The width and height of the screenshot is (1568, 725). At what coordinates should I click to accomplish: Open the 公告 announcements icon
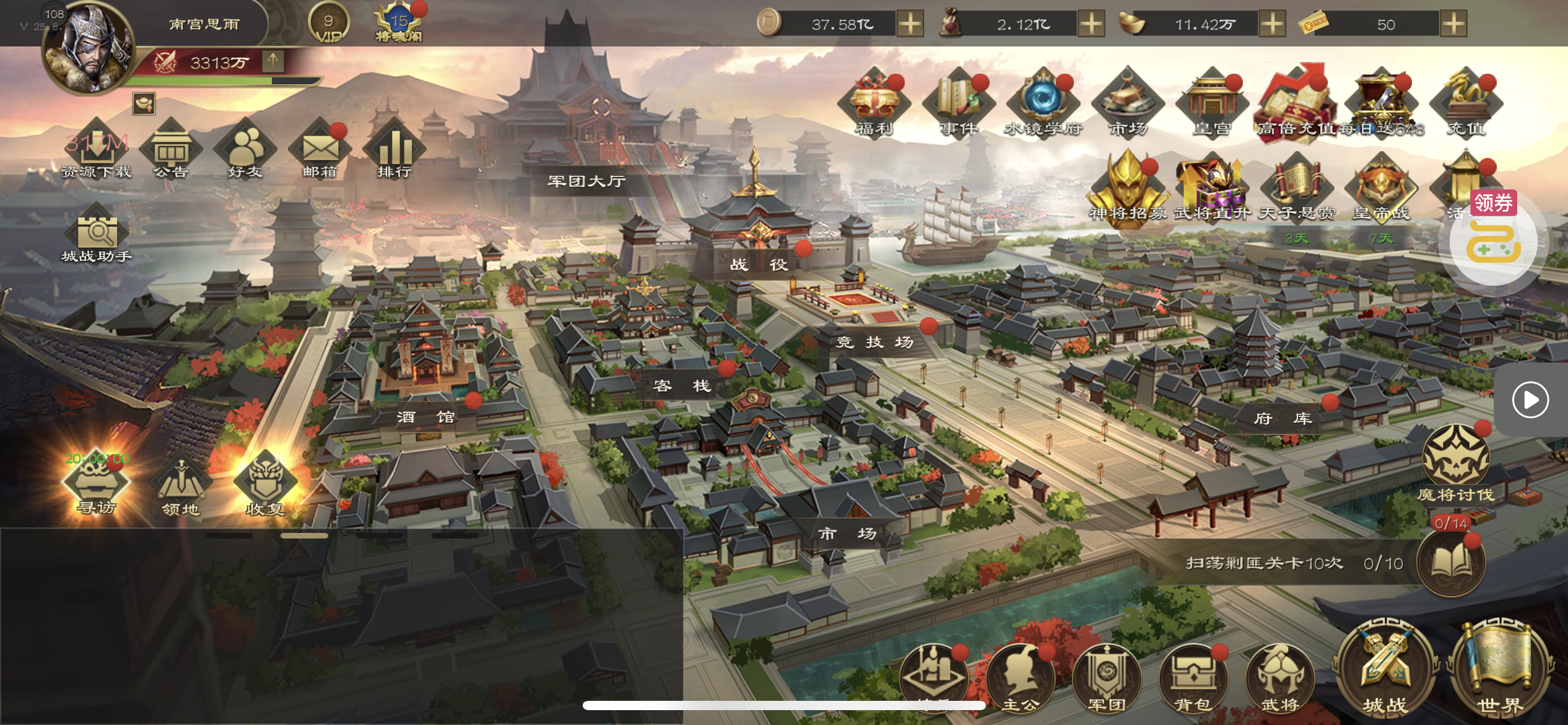pos(171,149)
